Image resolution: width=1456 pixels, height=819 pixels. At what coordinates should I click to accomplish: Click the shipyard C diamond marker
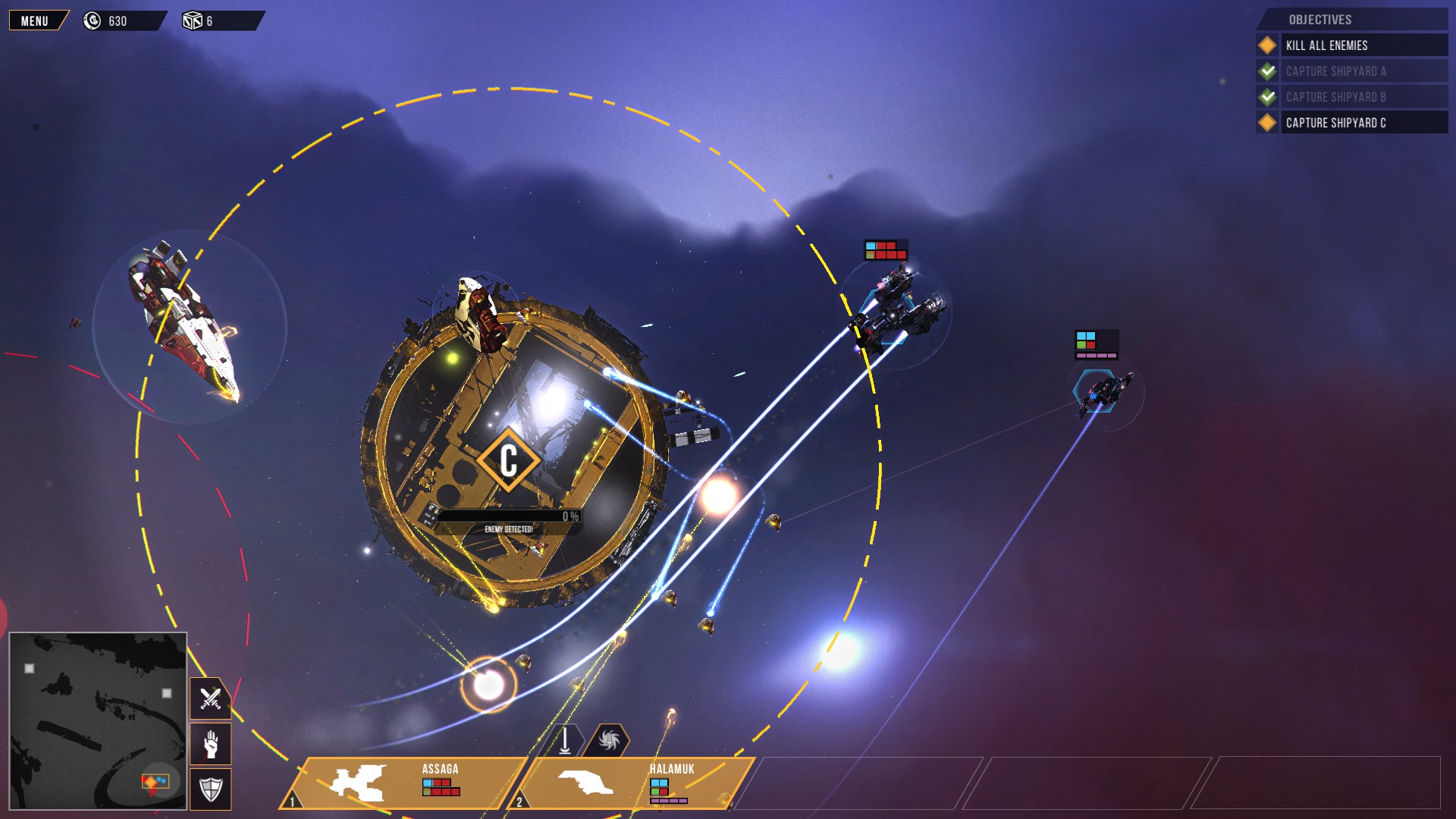click(x=510, y=460)
